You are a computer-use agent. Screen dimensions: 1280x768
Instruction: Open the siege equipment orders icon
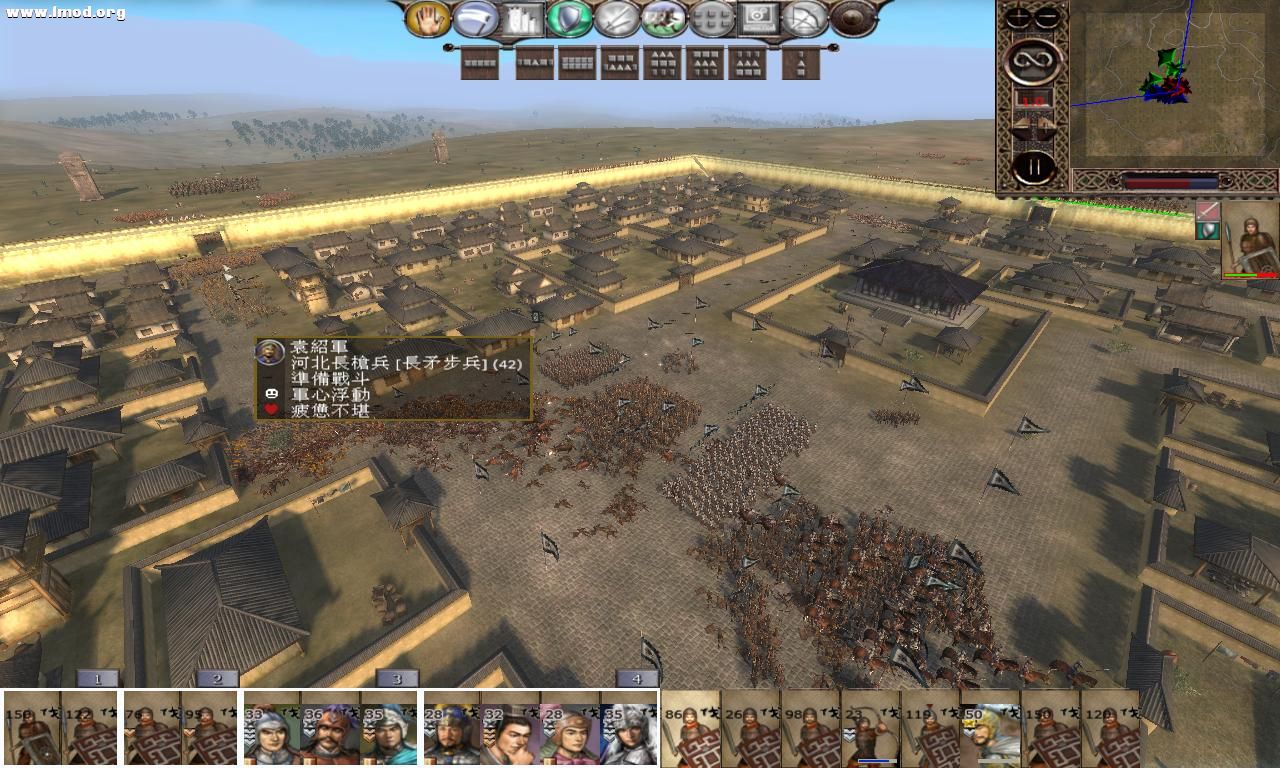(x=521, y=18)
